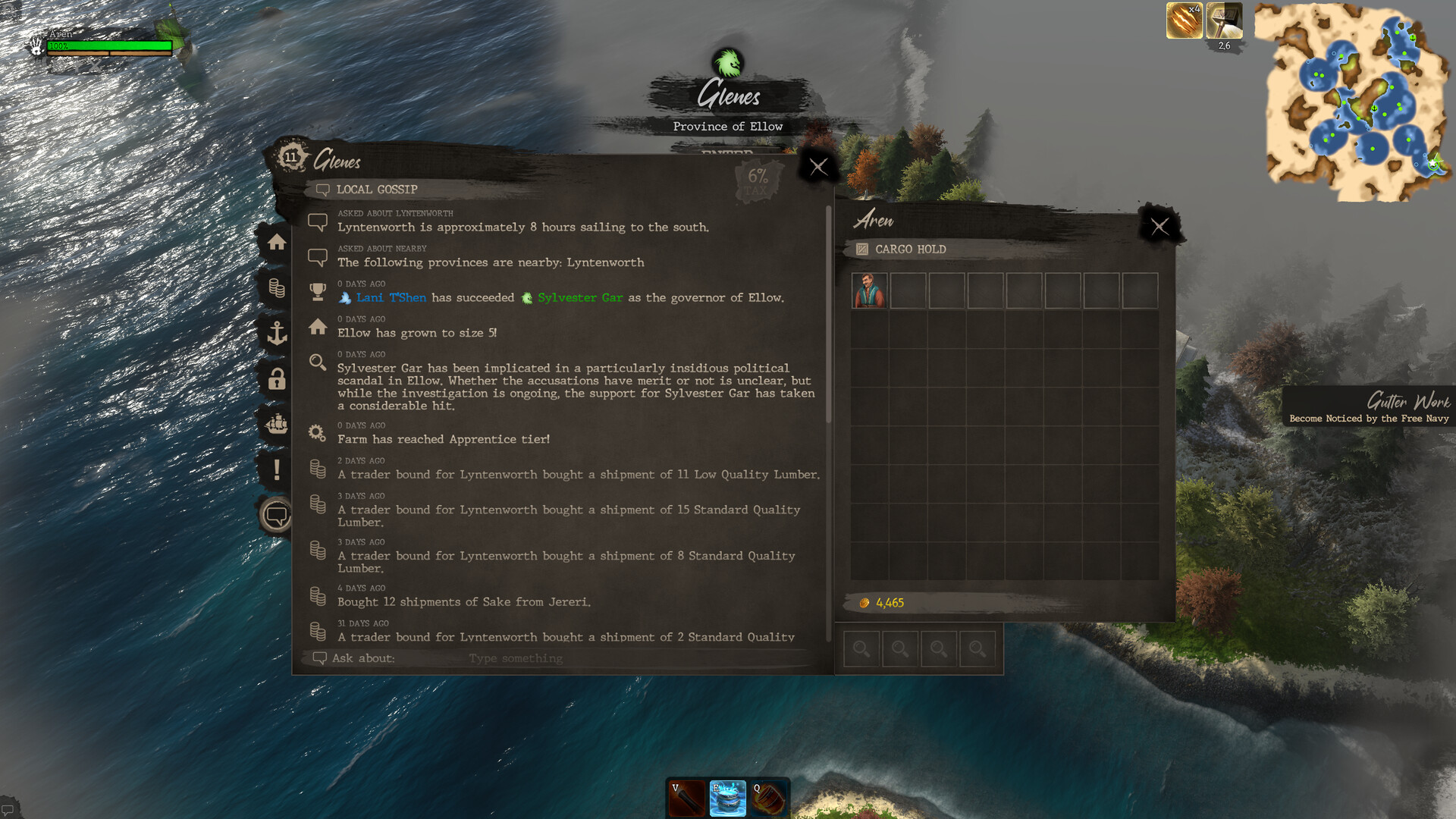This screenshot has width=1456, height=819.
Task: Select the coins trading icon in the sidebar
Action: (277, 289)
